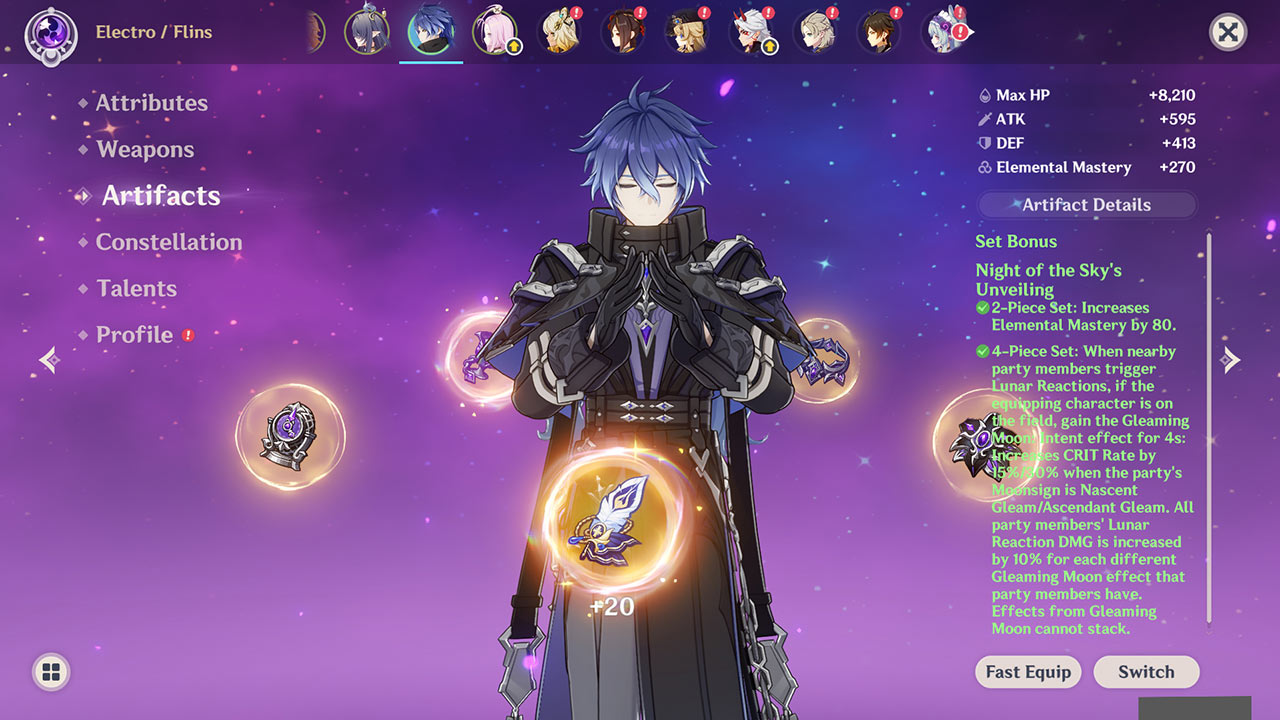Click the crescent moon icon before the character portraits
This screenshot has width=1280, height=720.
click(313, 31)
